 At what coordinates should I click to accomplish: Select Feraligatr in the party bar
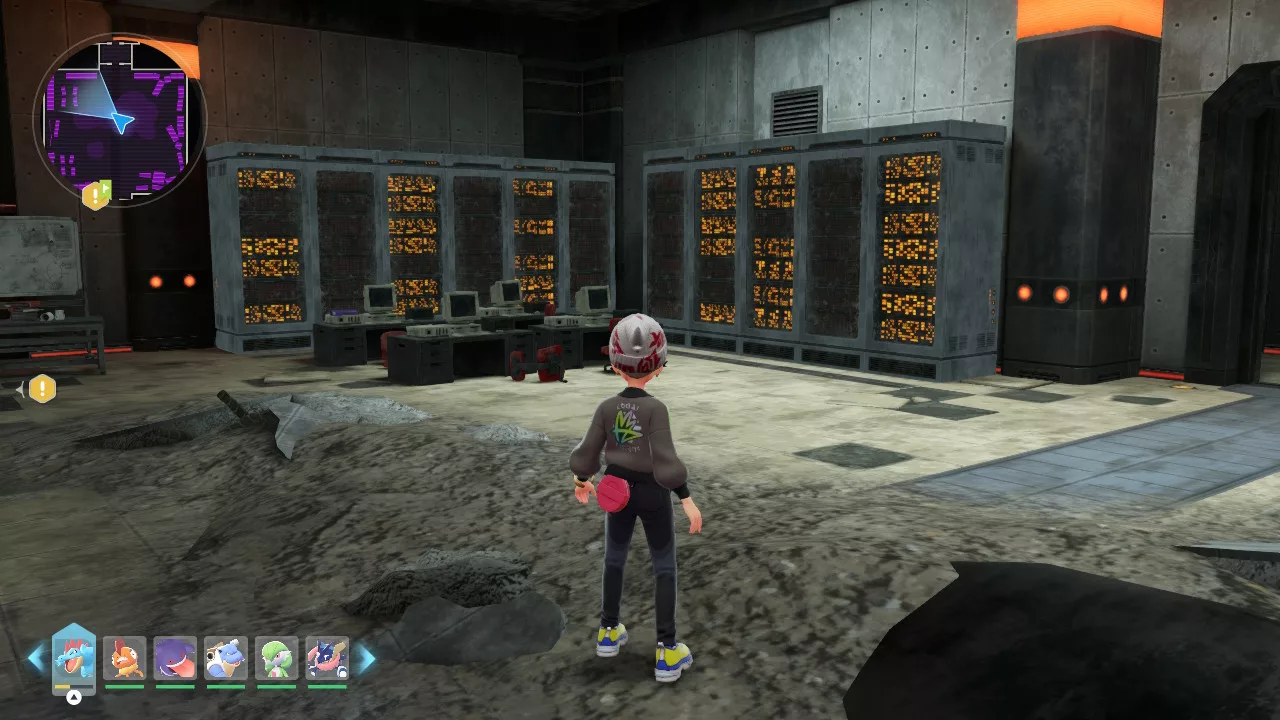[74, 658]
